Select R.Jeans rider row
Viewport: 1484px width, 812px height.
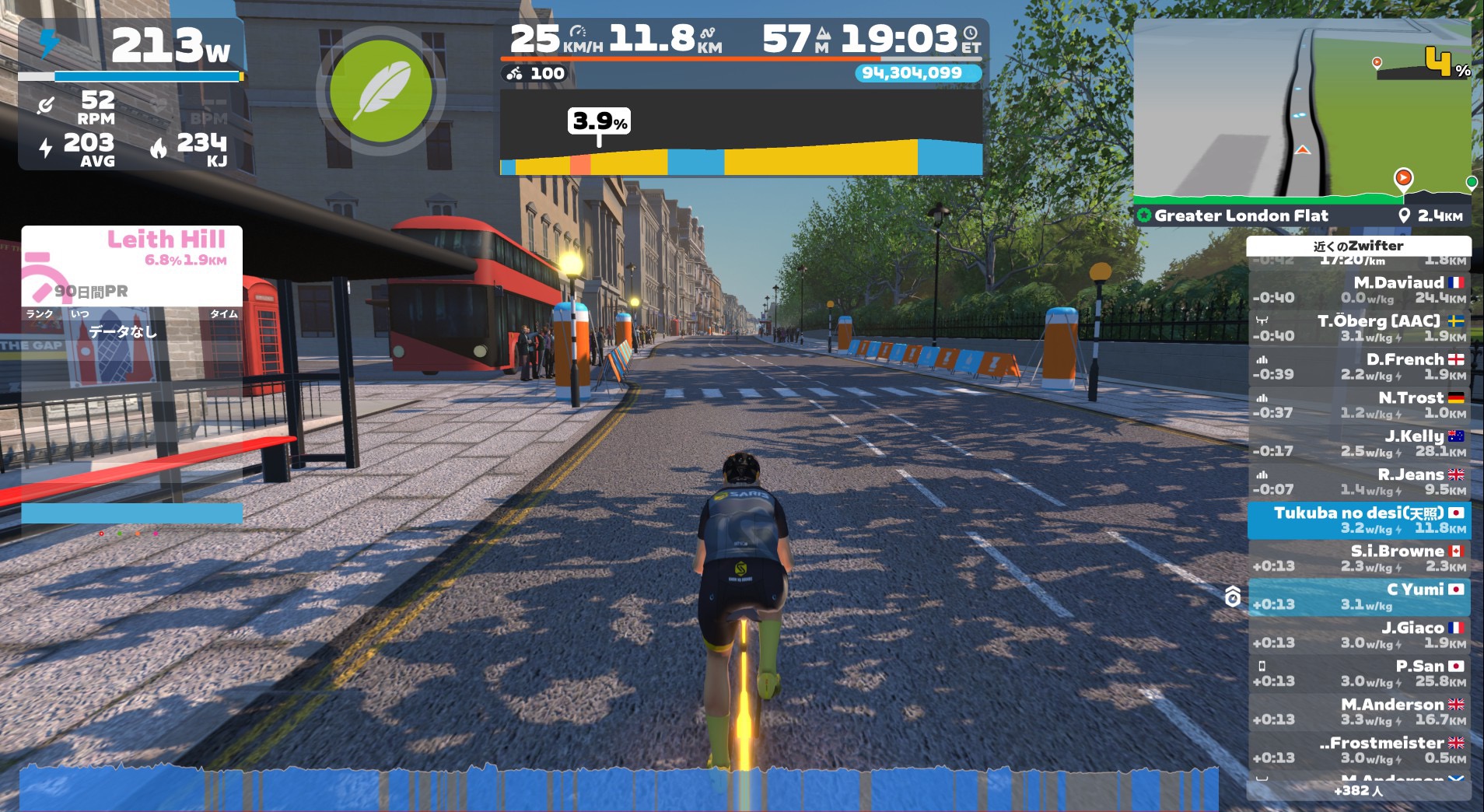click(x=1359, y=481)
